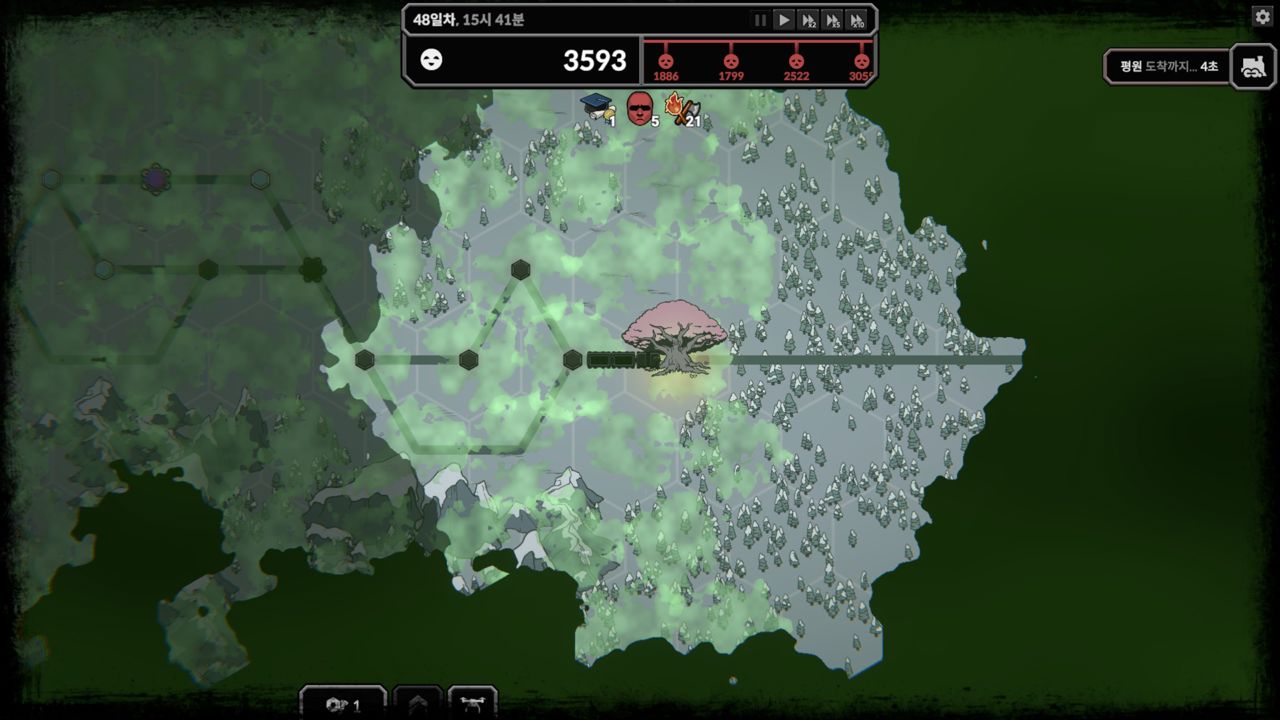The image size is (1280, 720).
Task: Click the flame and axe icon
Action: pos(682,108)
